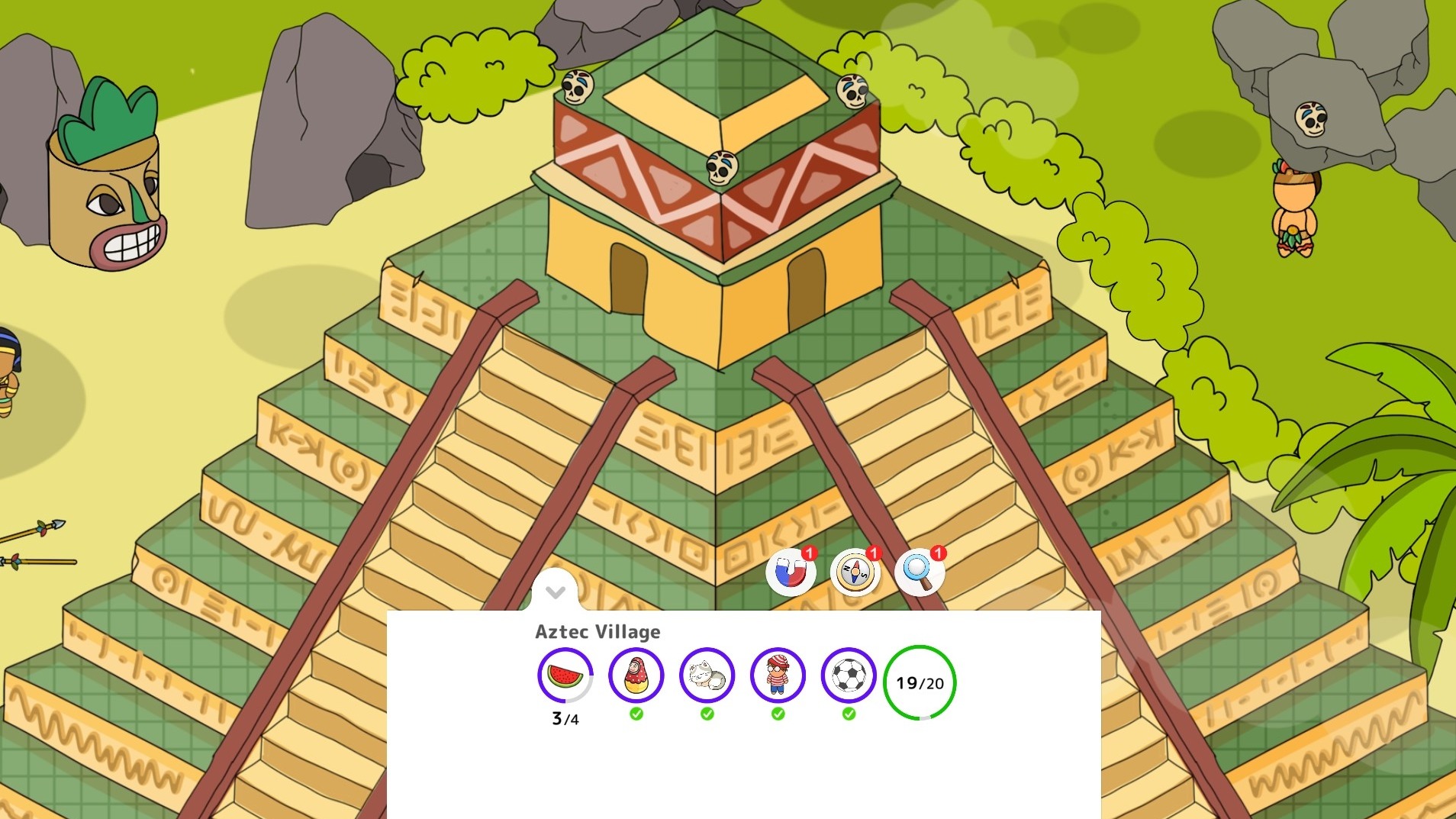Use the magnet hint tool
The height and width of the screenshot is (819, 1456).
(792, 572)
